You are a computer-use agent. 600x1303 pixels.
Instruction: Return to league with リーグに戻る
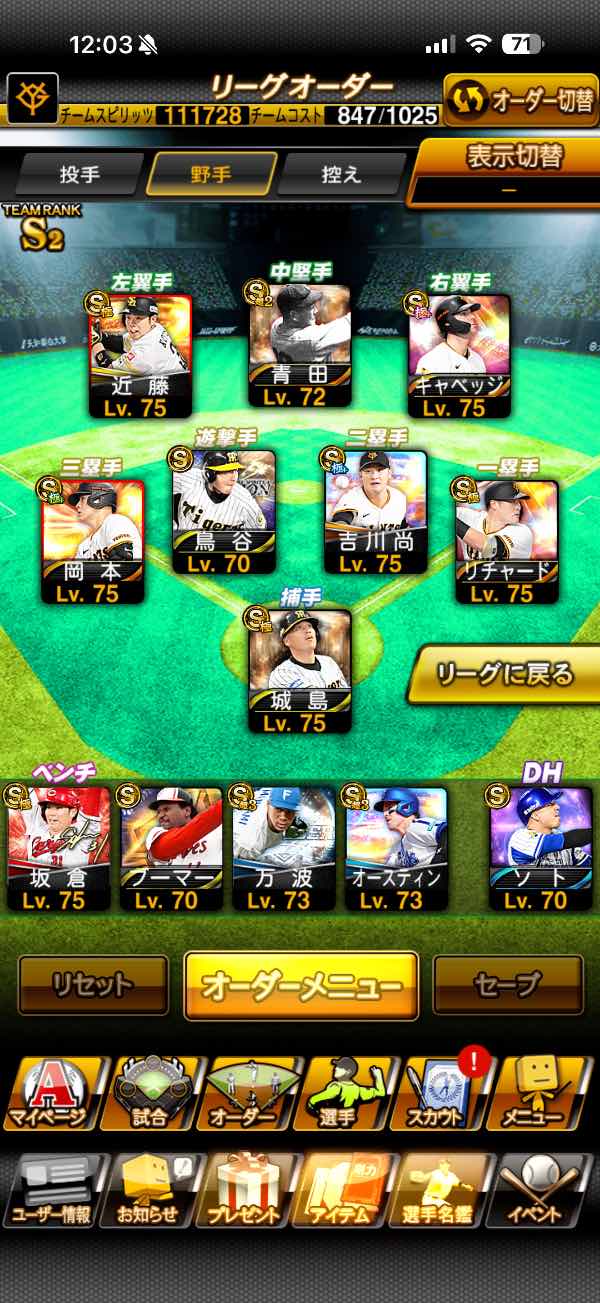pos(503,674)
